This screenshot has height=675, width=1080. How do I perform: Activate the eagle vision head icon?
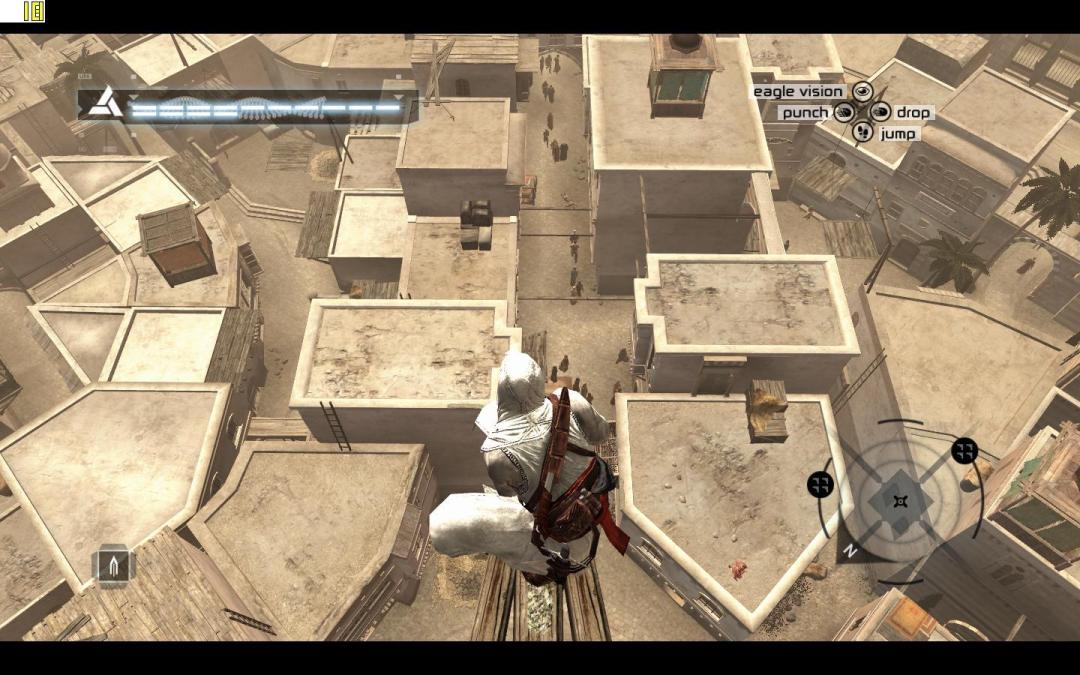(861, 92)
